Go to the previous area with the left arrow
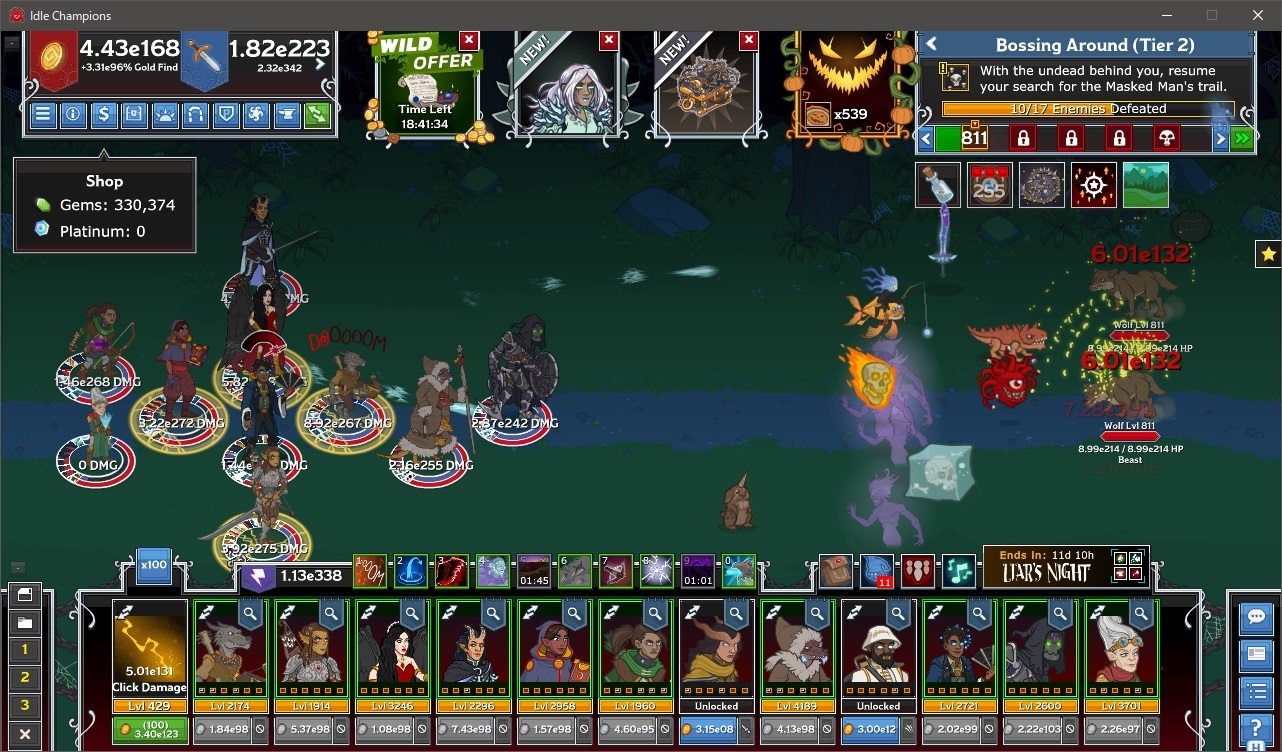The height and width of the screenshot is (752, 1282). [926, 139]
